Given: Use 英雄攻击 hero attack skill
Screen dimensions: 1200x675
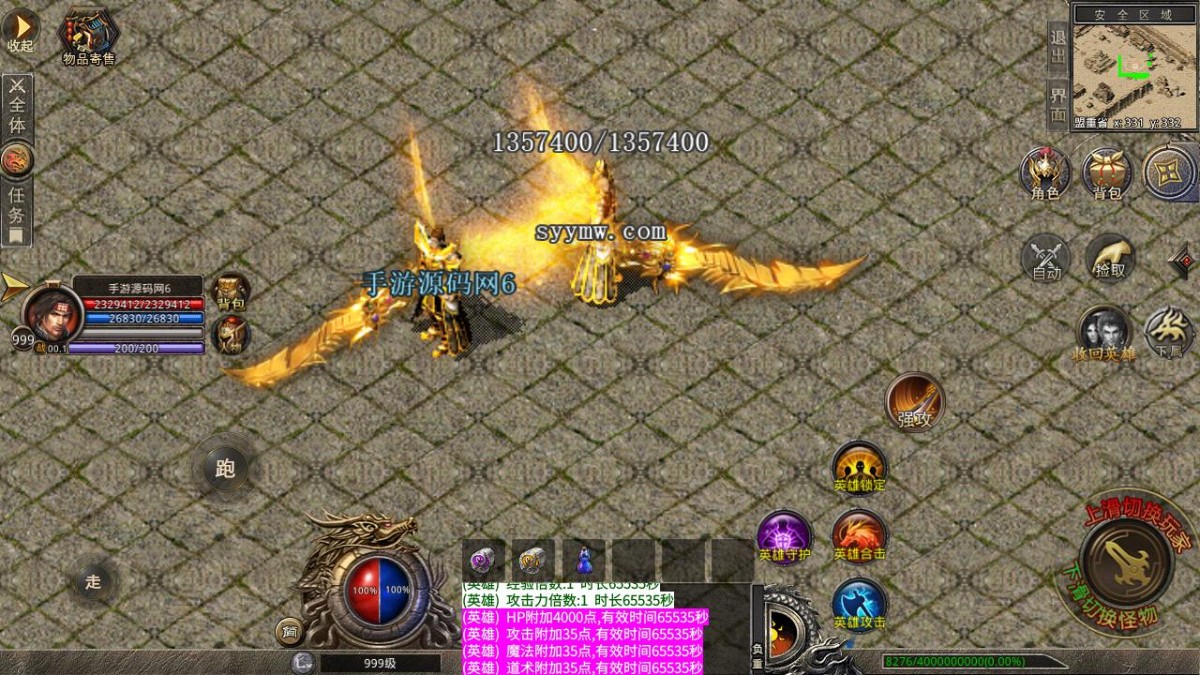Looking at the screenshot, I should tap(859, 605).
